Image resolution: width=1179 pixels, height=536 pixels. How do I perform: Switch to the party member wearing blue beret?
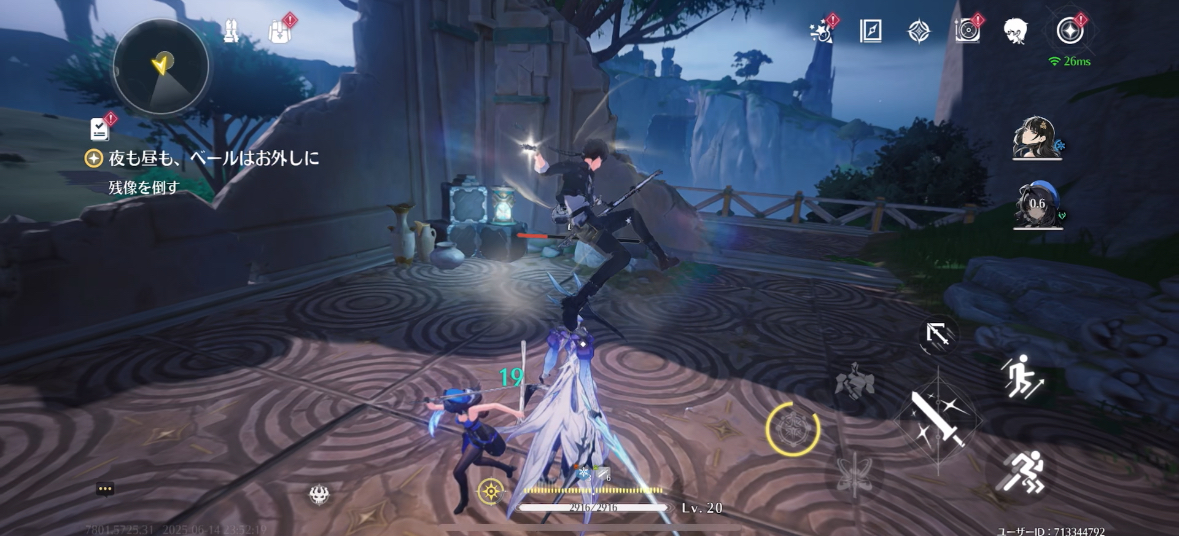click(x=1036, y=205)
